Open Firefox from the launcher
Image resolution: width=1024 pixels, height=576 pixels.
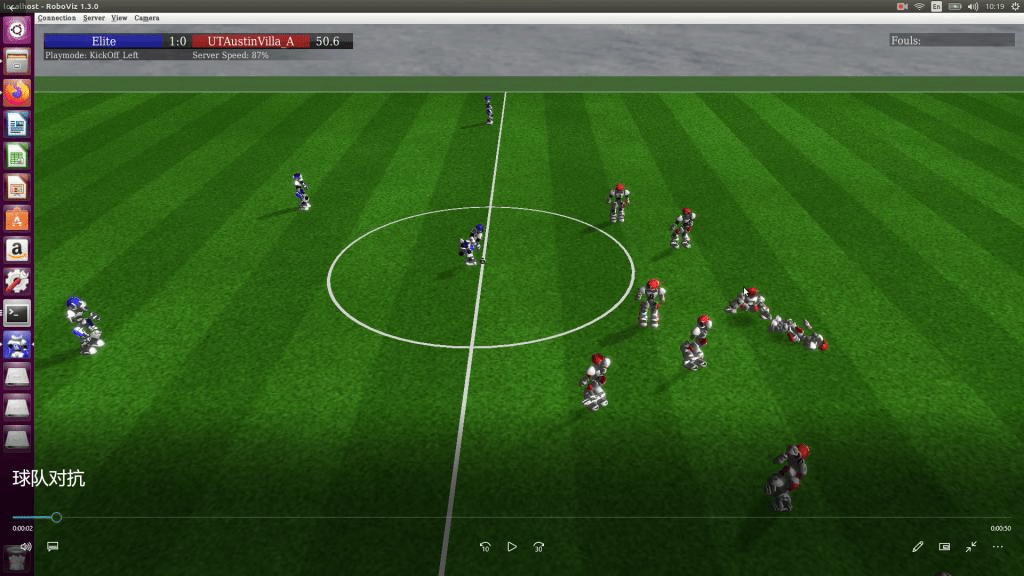coord(17,92)
